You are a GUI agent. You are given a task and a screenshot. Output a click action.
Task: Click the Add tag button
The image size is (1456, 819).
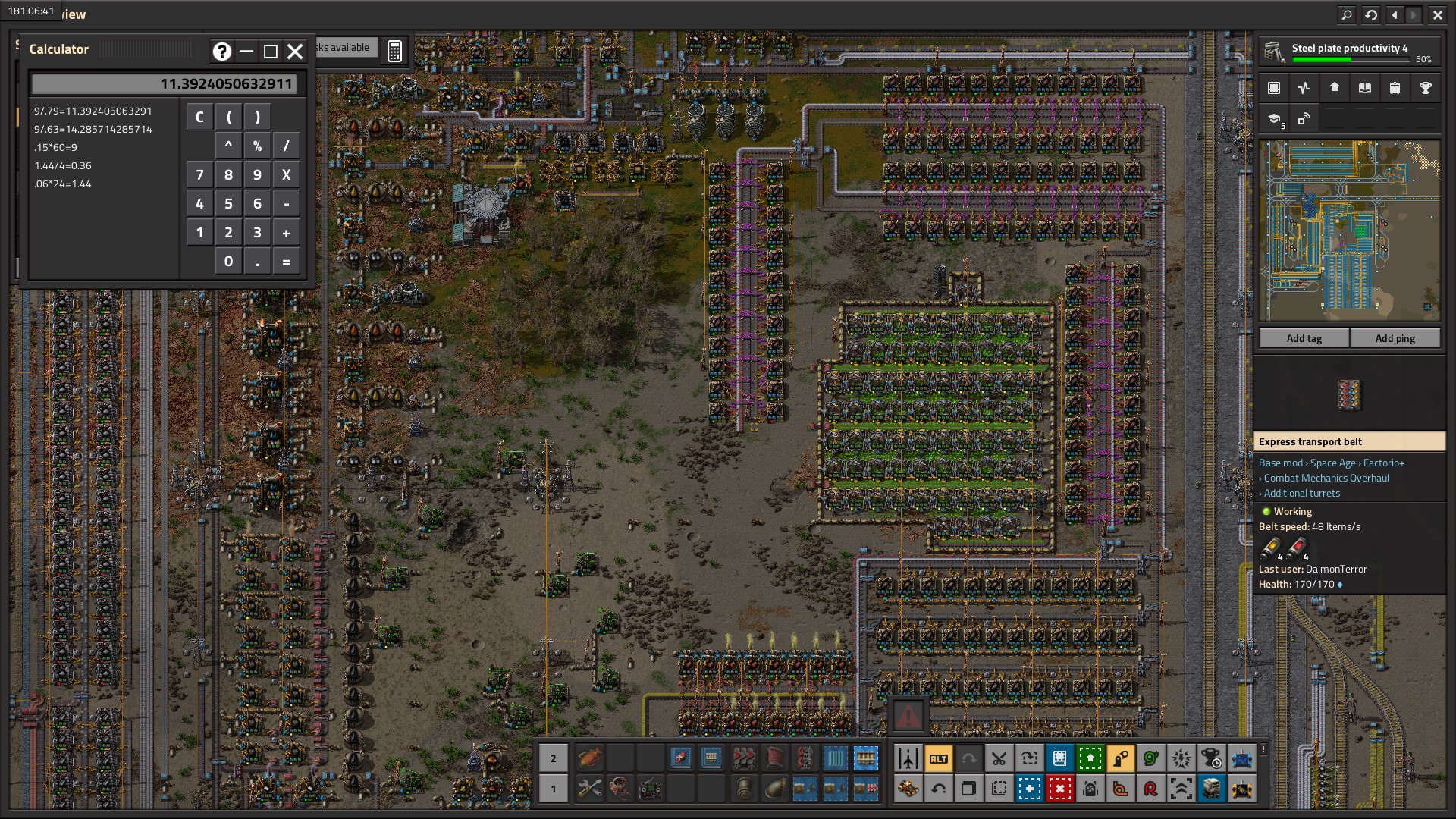1304,338
